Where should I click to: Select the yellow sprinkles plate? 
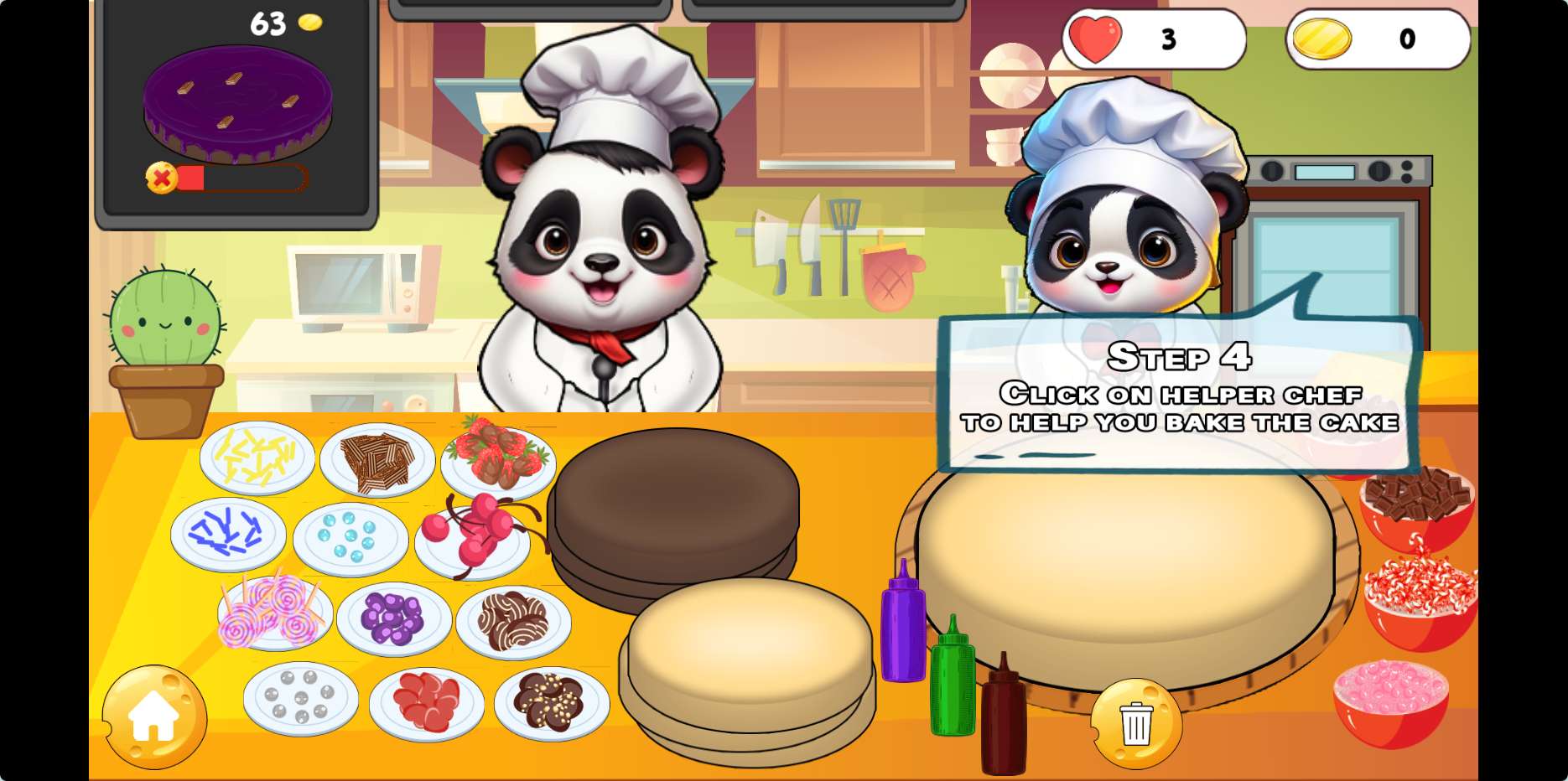point(257,458)
